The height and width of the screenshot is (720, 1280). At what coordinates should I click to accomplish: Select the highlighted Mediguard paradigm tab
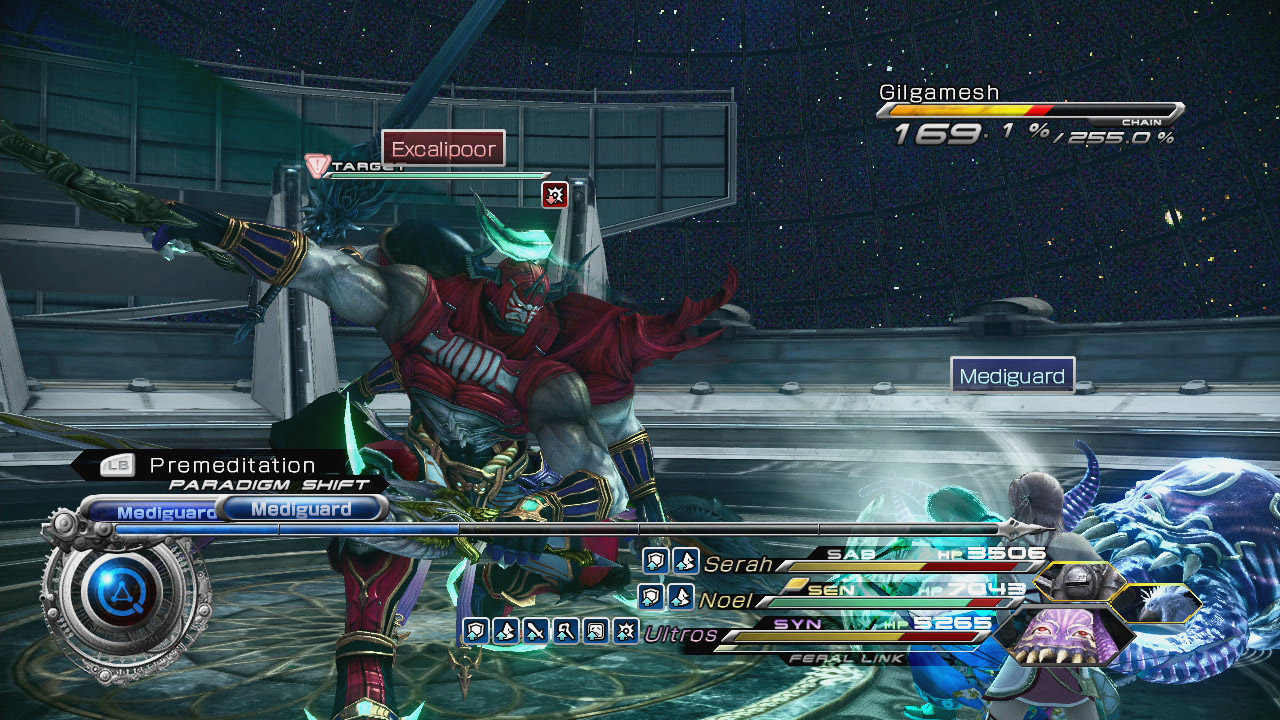tap(301, 509)
